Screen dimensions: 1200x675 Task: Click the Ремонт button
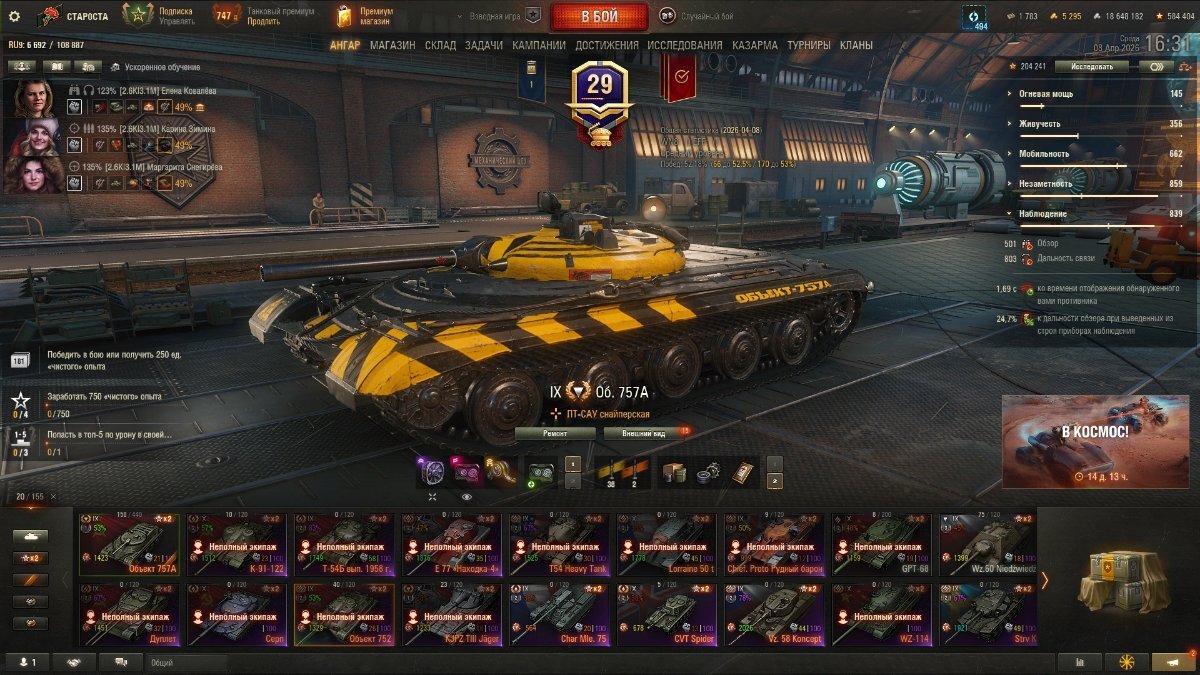555,433
